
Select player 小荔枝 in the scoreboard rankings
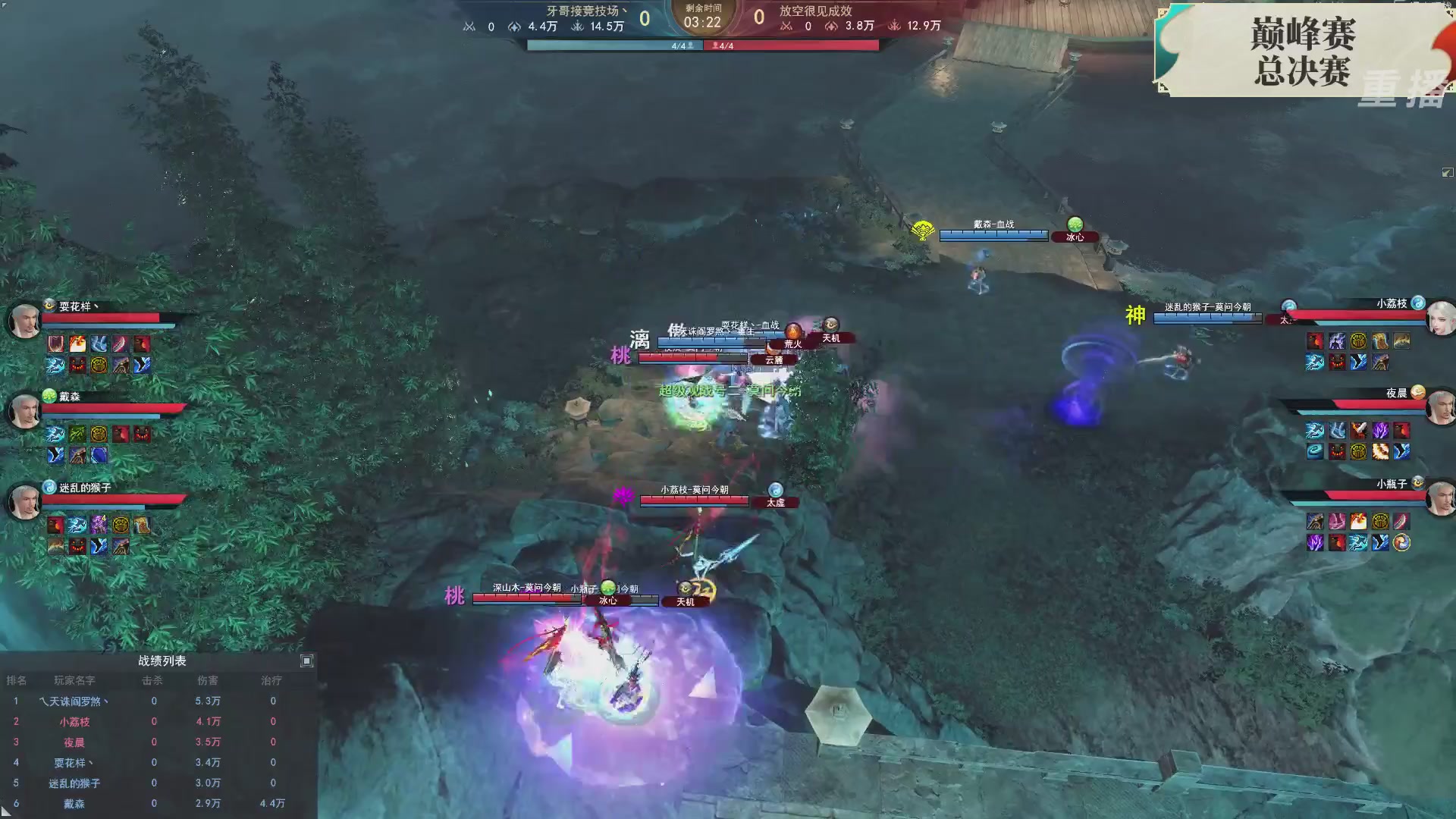pos(74,721)
